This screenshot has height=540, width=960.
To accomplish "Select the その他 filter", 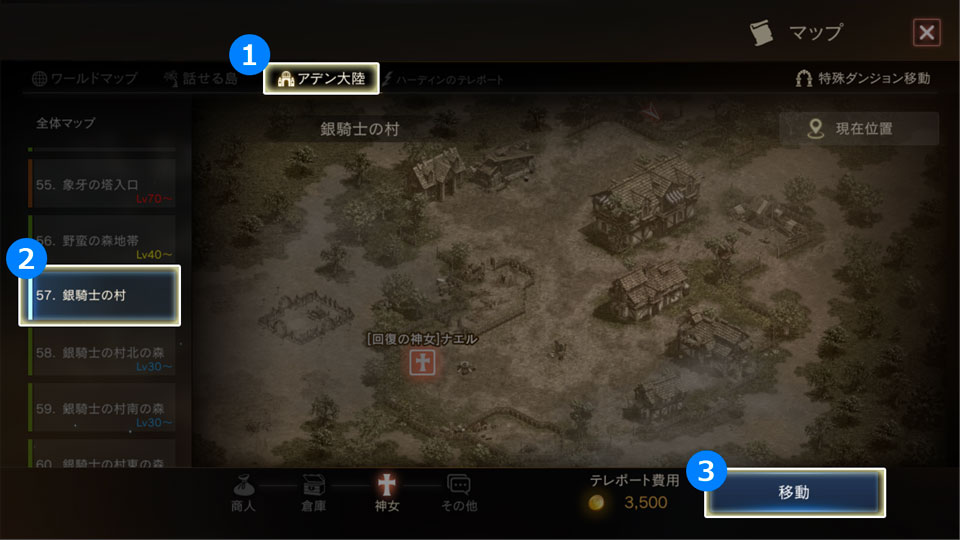I will click(459, 492).
